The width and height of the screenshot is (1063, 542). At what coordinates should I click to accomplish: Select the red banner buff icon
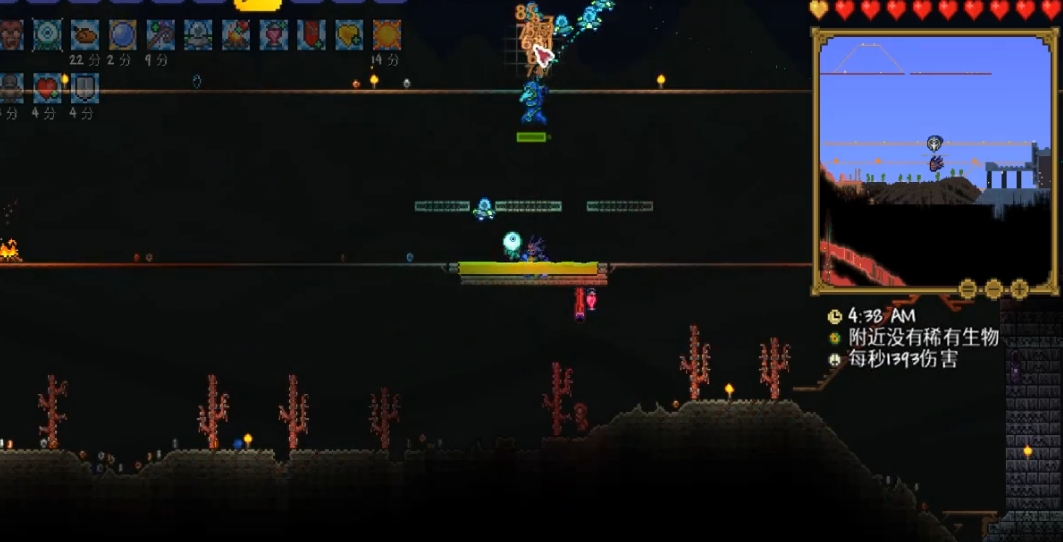[x=311, y=35]
